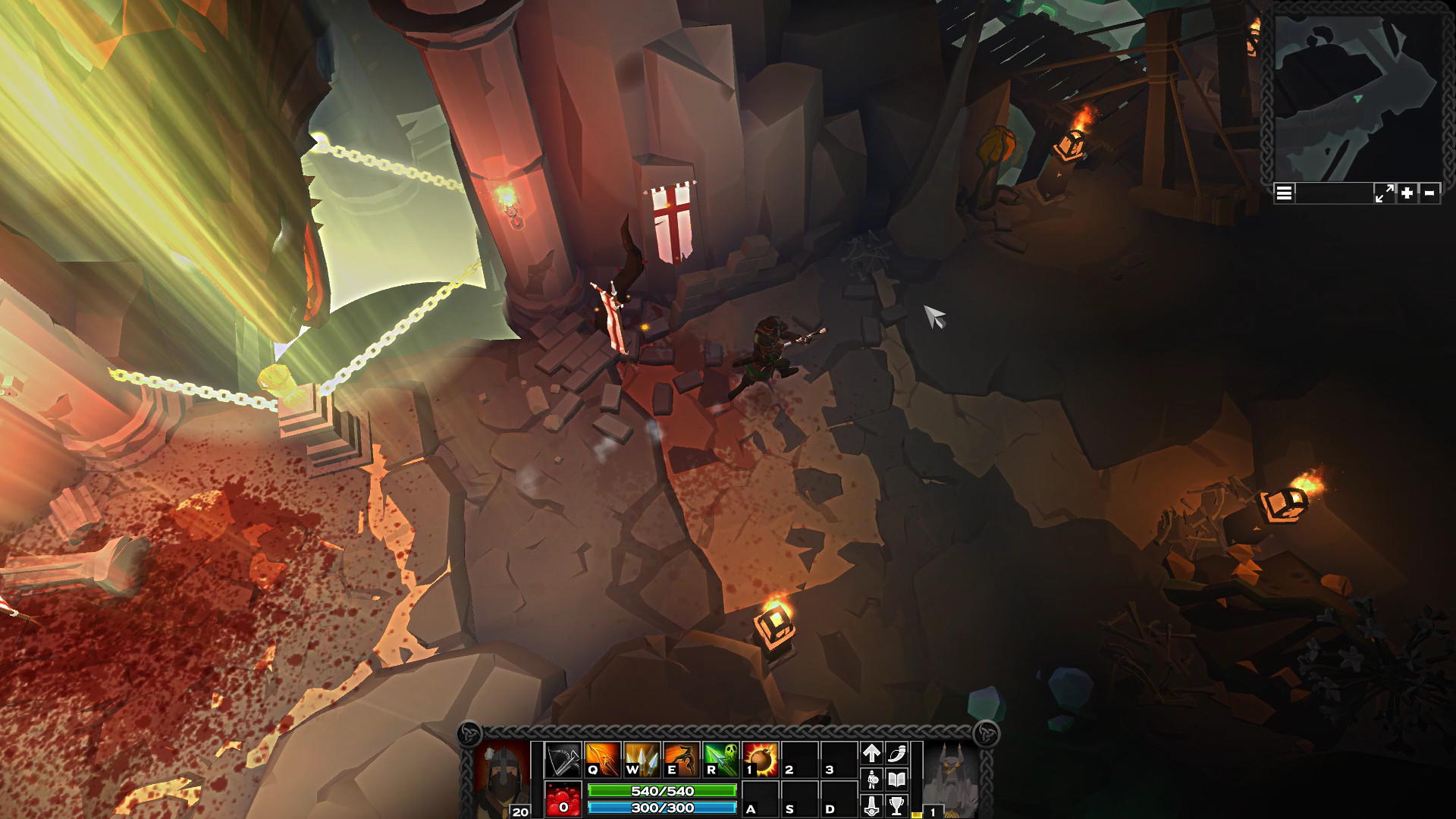Open the level-up arrow menu

(x=872, y=753)
